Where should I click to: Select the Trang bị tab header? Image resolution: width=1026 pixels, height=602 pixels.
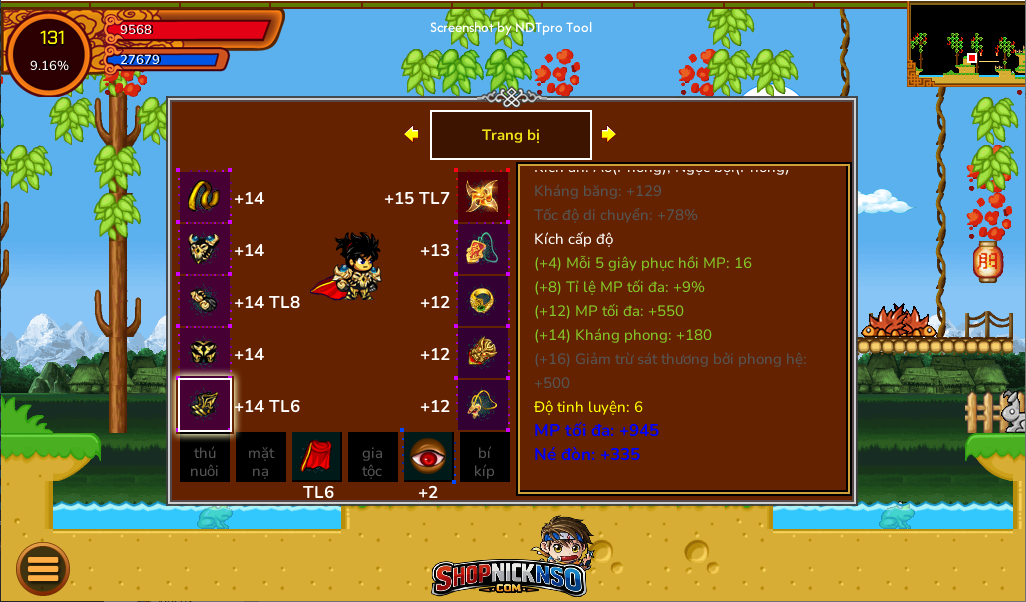[x=510, y=135]
